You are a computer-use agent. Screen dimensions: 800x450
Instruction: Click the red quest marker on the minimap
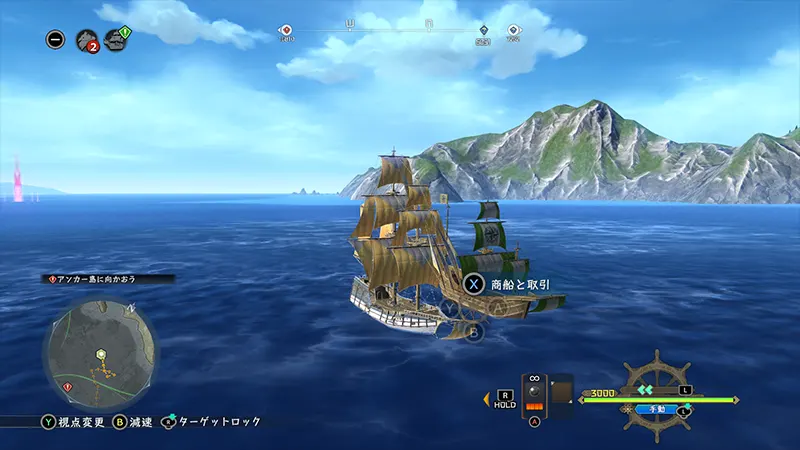67,386
